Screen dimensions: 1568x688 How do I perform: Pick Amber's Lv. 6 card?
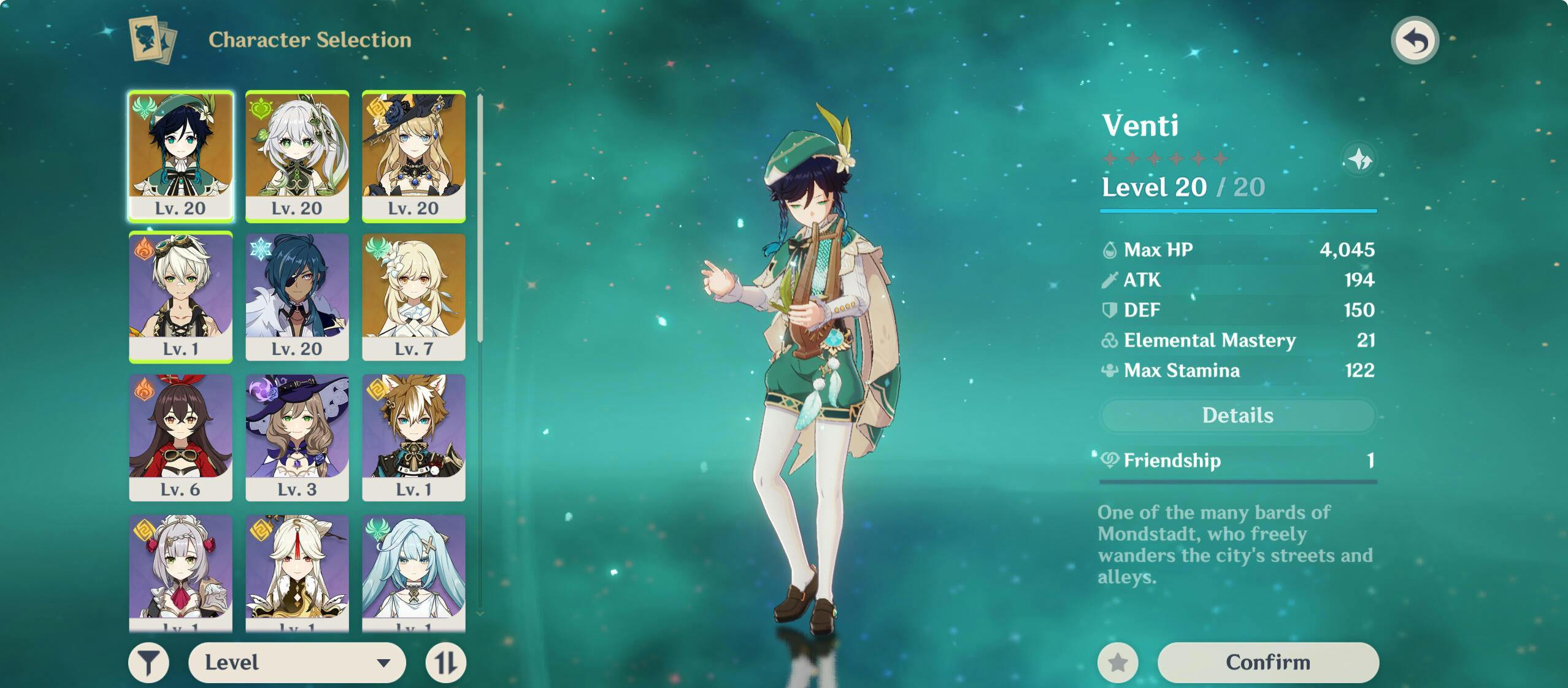tap(180, 437)
